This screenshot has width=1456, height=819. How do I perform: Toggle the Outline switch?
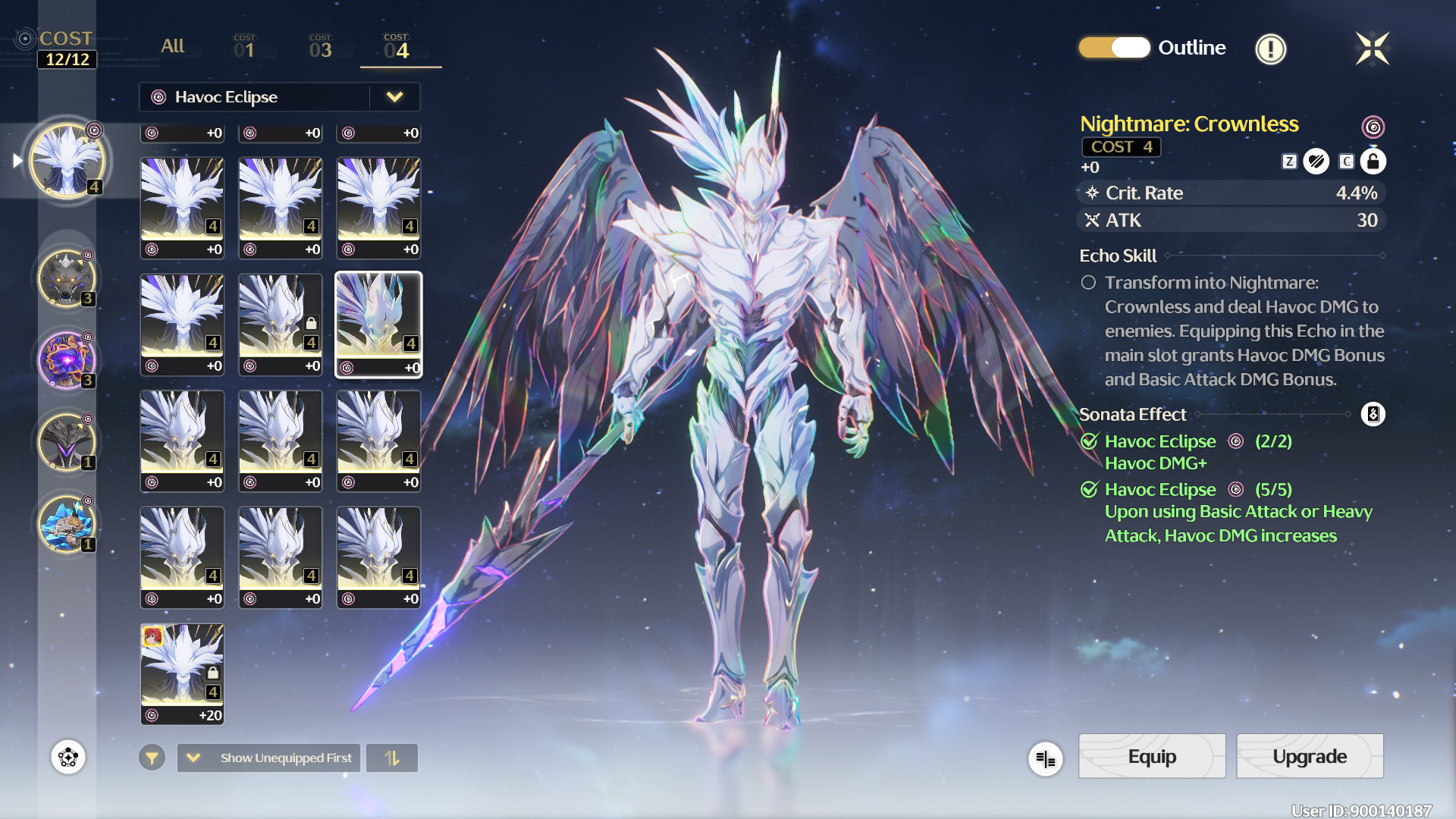[x=1114, y=48]
